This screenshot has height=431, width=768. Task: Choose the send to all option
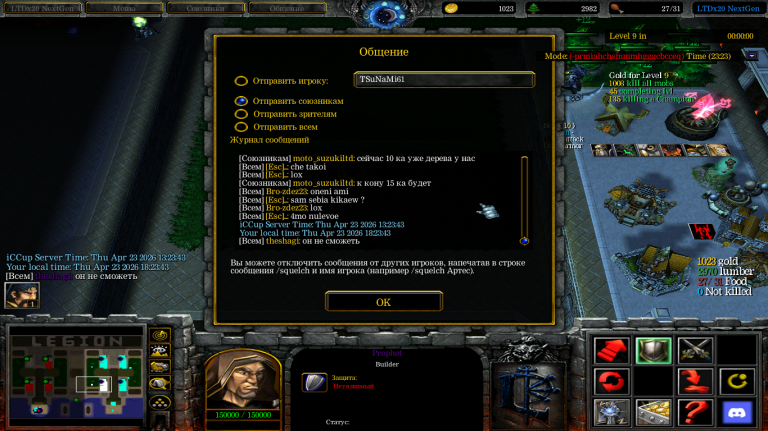click(241, 127)
